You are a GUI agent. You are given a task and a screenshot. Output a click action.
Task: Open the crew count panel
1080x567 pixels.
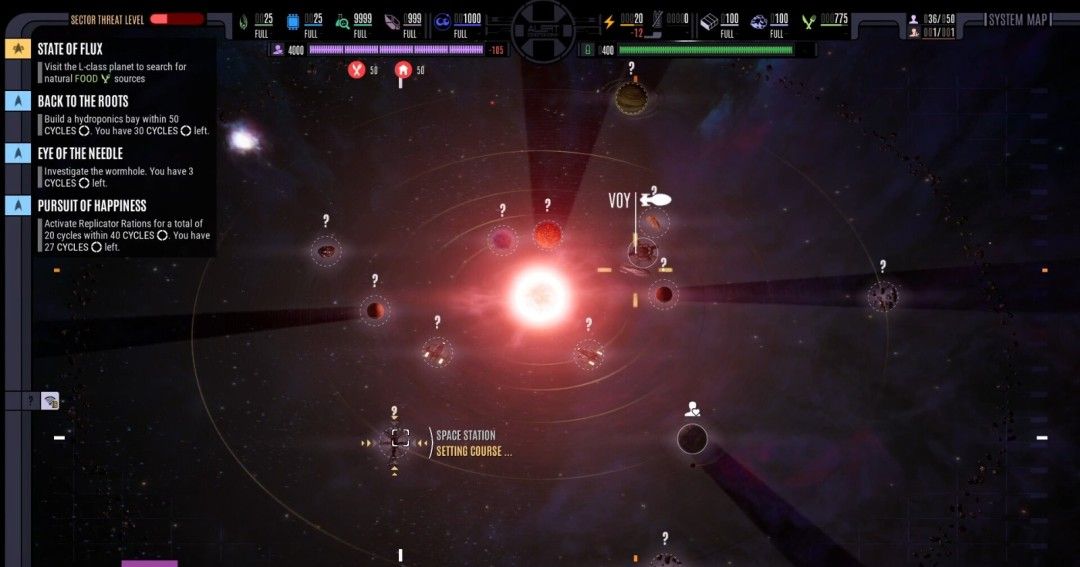tap(934, 19)
